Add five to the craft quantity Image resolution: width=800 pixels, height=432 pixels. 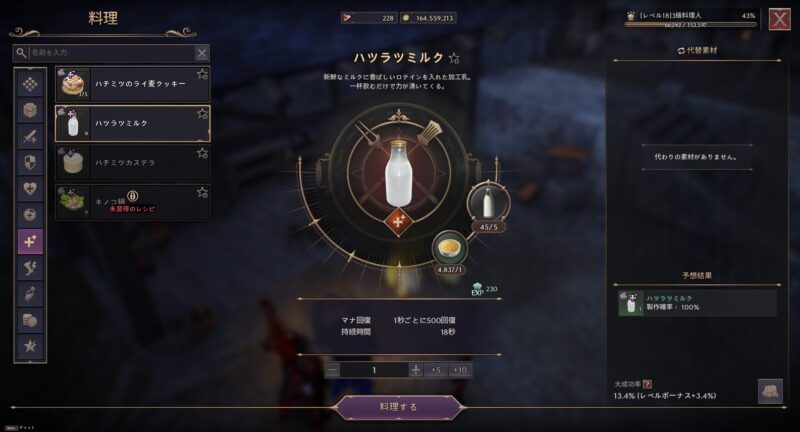pos(437,369)
